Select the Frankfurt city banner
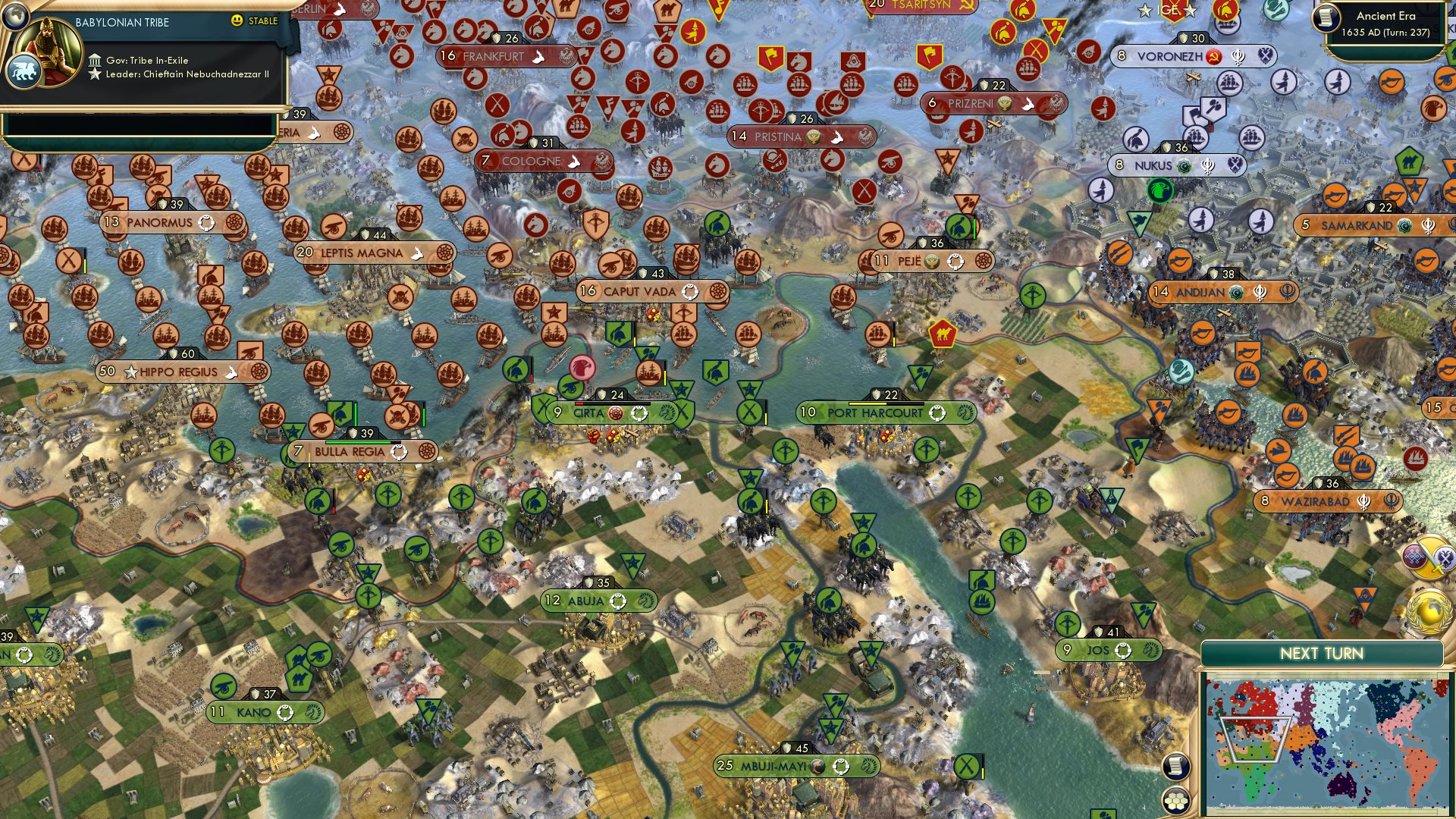Image resolution: width=1456 pixels, height=819 pixels. 491,55
